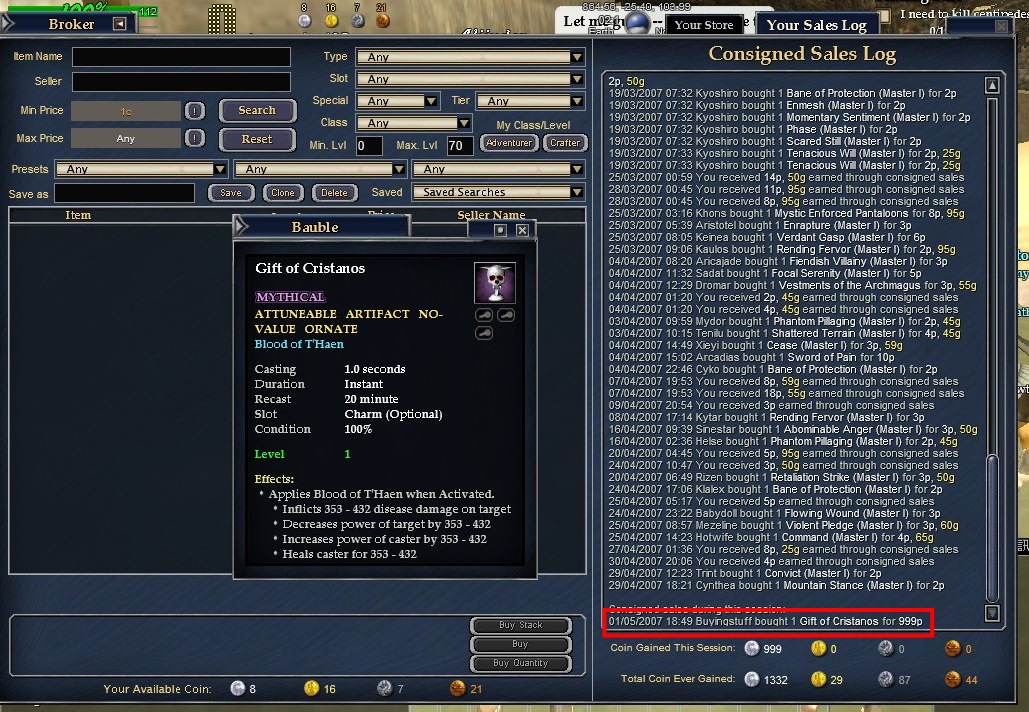Open the Class dropdown
The image size is (1029, 712).
tap(413, 123)
